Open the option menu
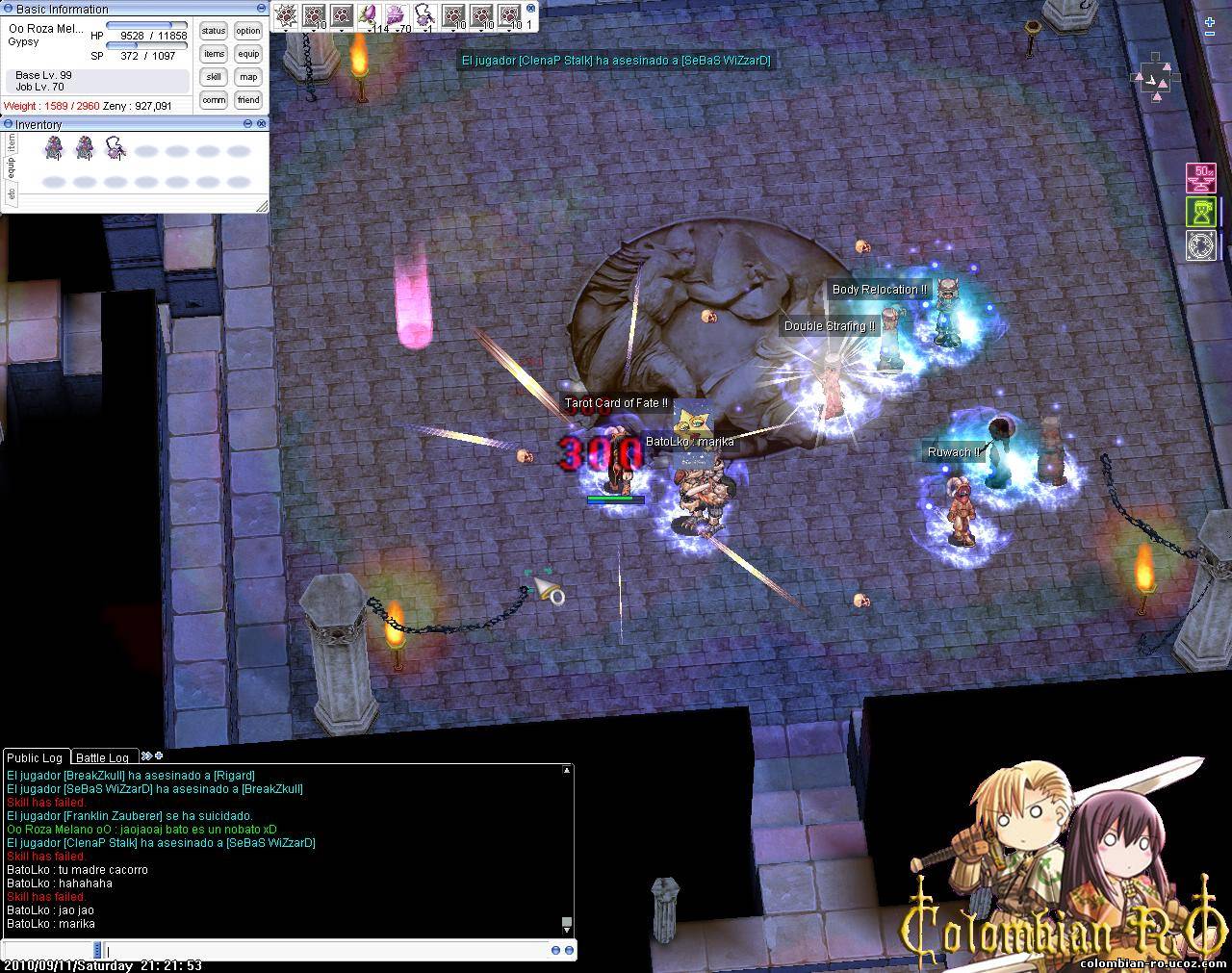 pyautogui.click(x=248, y=31)
